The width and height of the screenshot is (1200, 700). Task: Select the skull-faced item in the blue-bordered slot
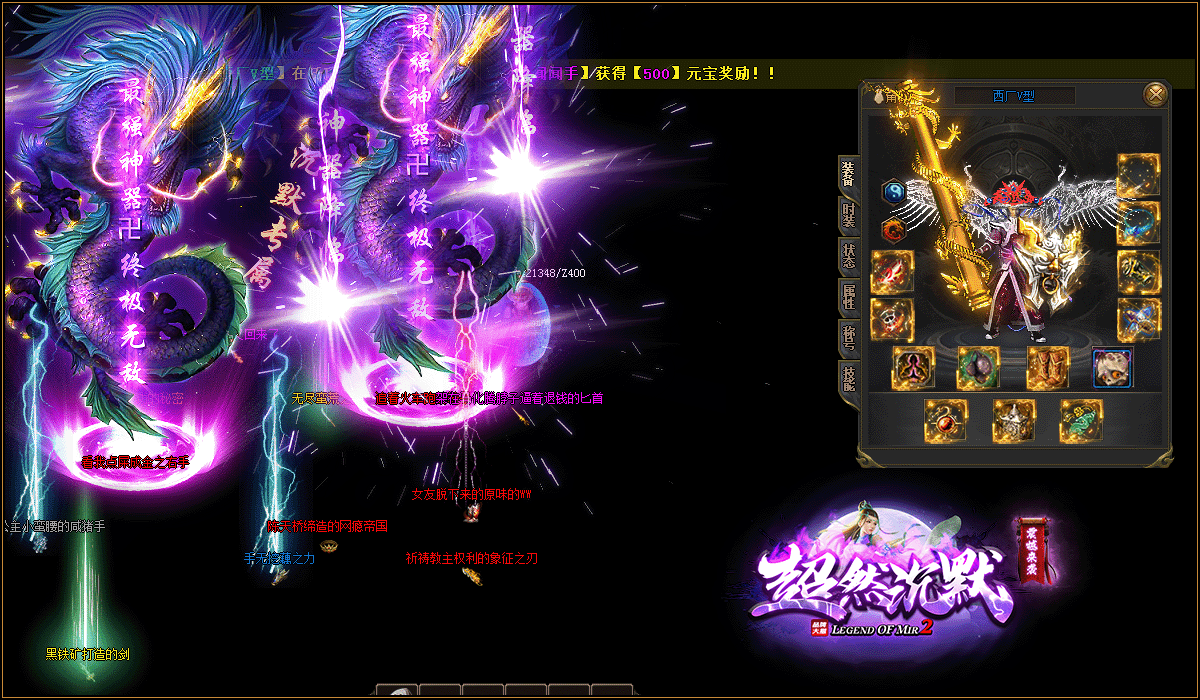coord(1112,367)
